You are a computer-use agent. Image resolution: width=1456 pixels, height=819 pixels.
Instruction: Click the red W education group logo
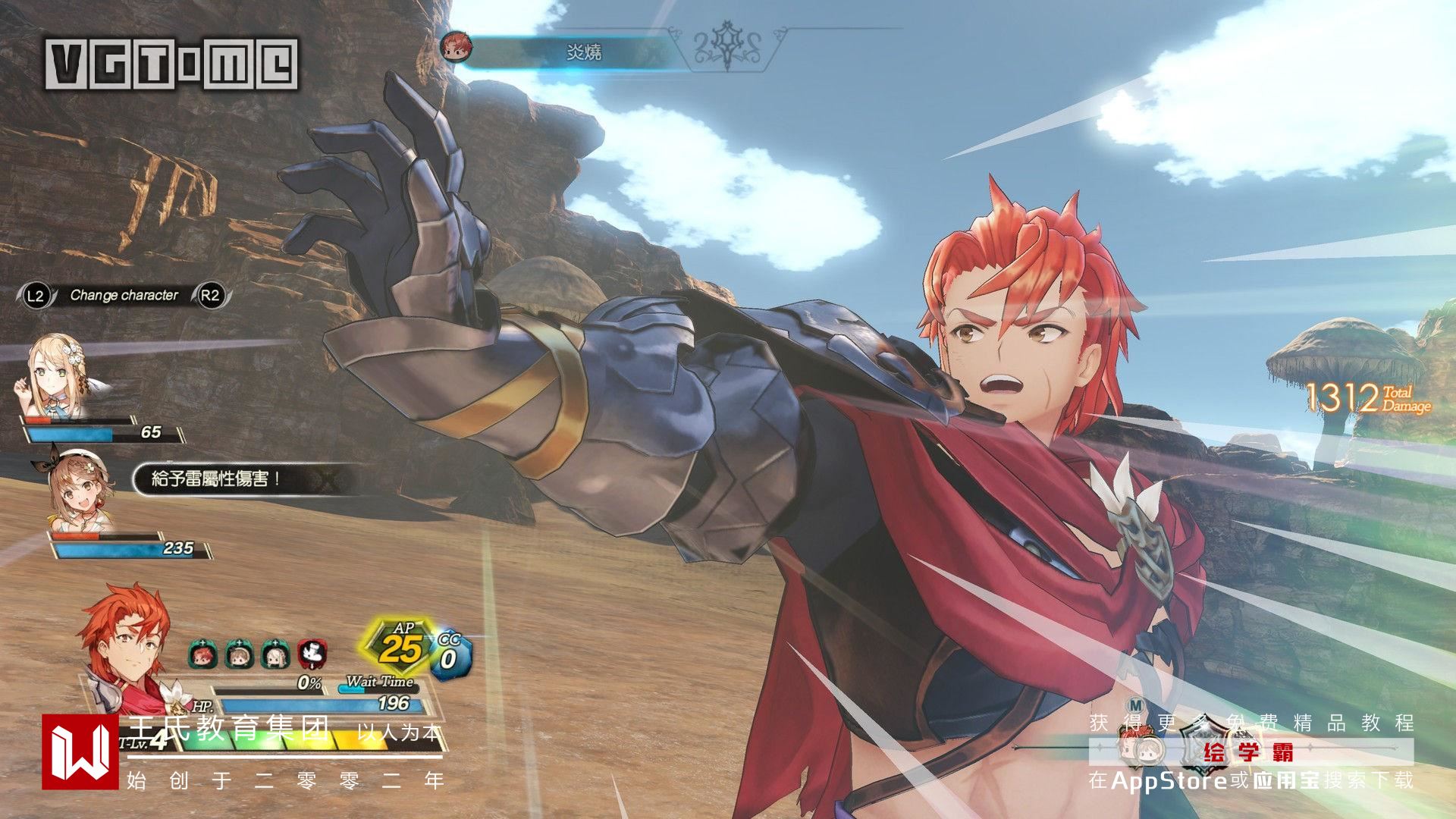[80, 752]
